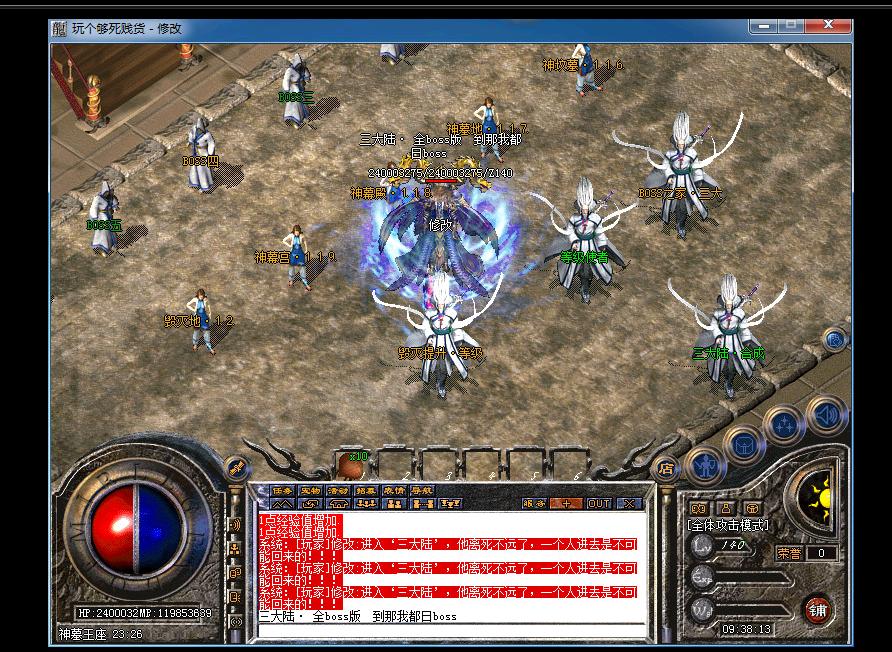Open the 导航 navigation tab
The height and width of the screenshot is (652, 892).
pos(421,490)
